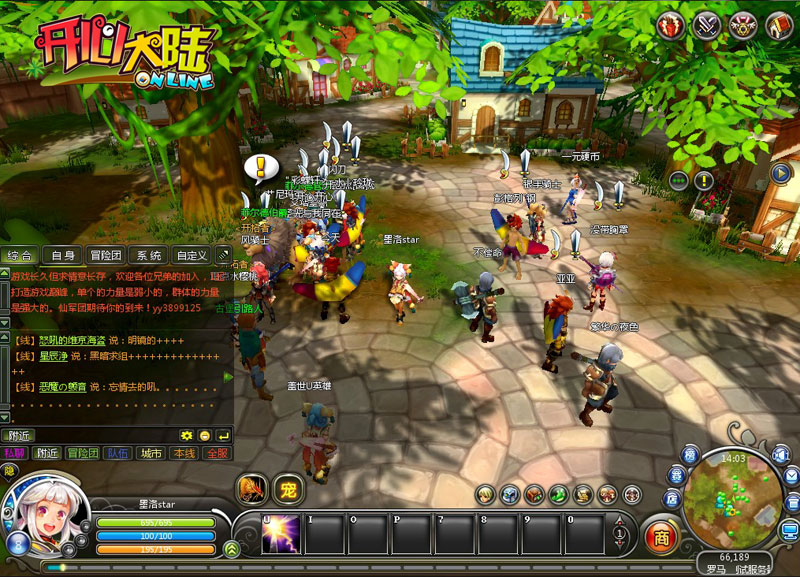Screen dimensions: 800x577
Task: Click the winged medal icon
Action: [x=742, y=25]
